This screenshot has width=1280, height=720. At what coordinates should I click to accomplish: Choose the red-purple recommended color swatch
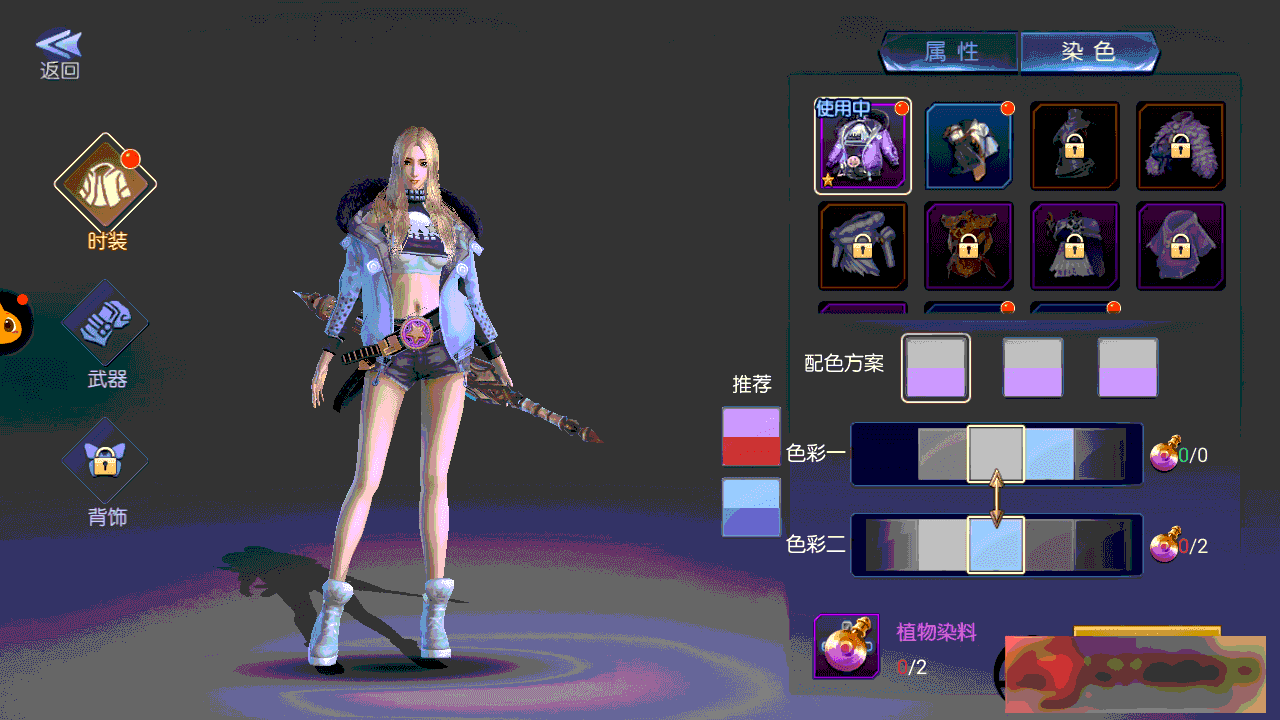pyautogui.click(x=751, y=436)
